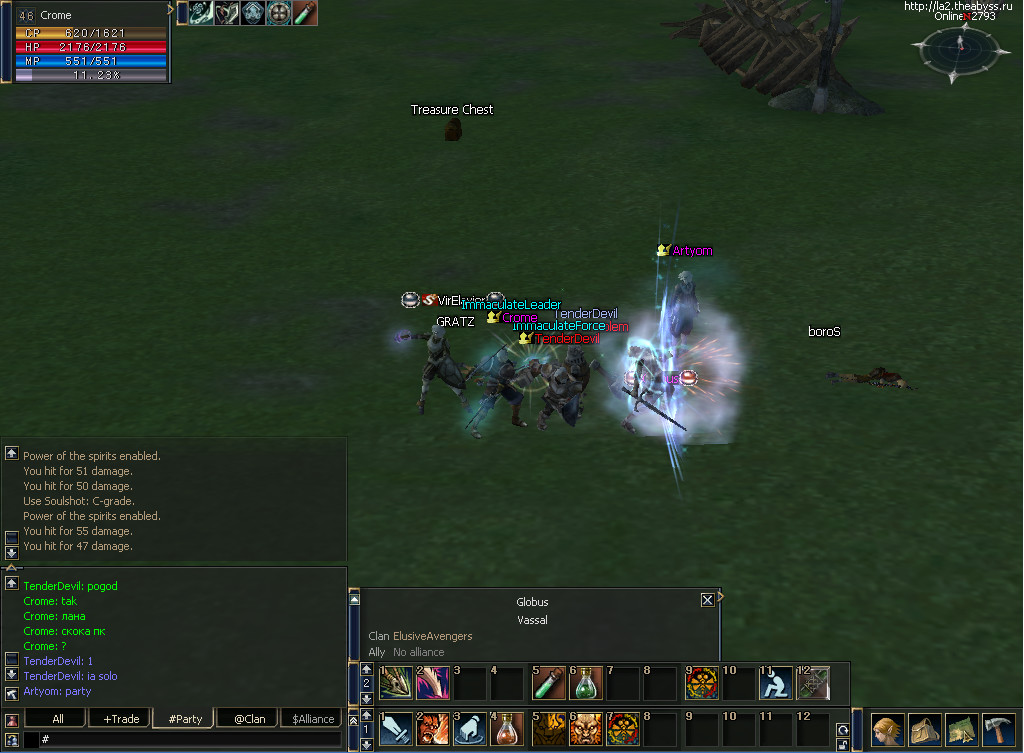
Task: Switch to the @Clan chat tab
Action: [248, 718]
